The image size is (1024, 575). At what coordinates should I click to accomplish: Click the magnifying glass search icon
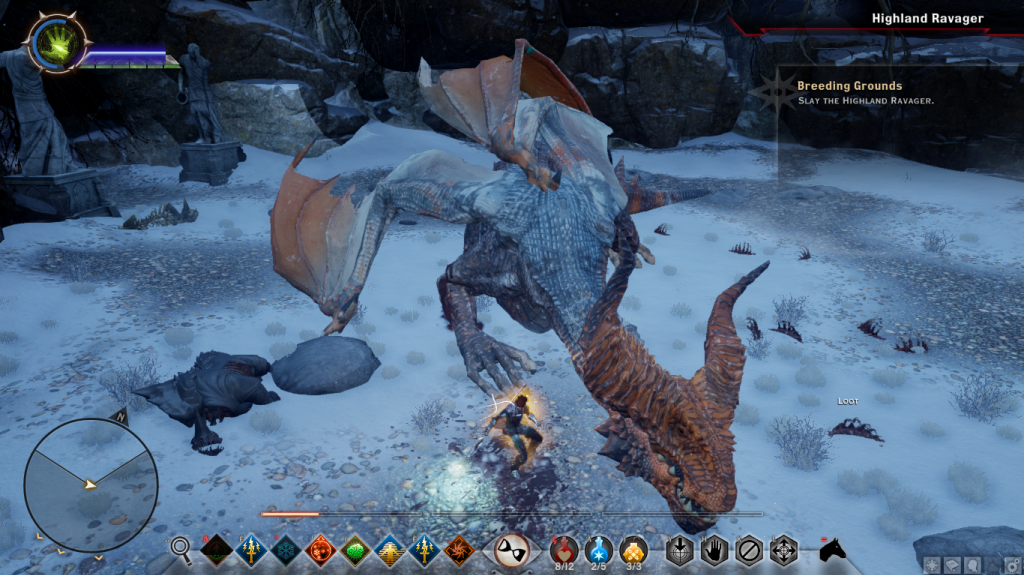(181, 547)
